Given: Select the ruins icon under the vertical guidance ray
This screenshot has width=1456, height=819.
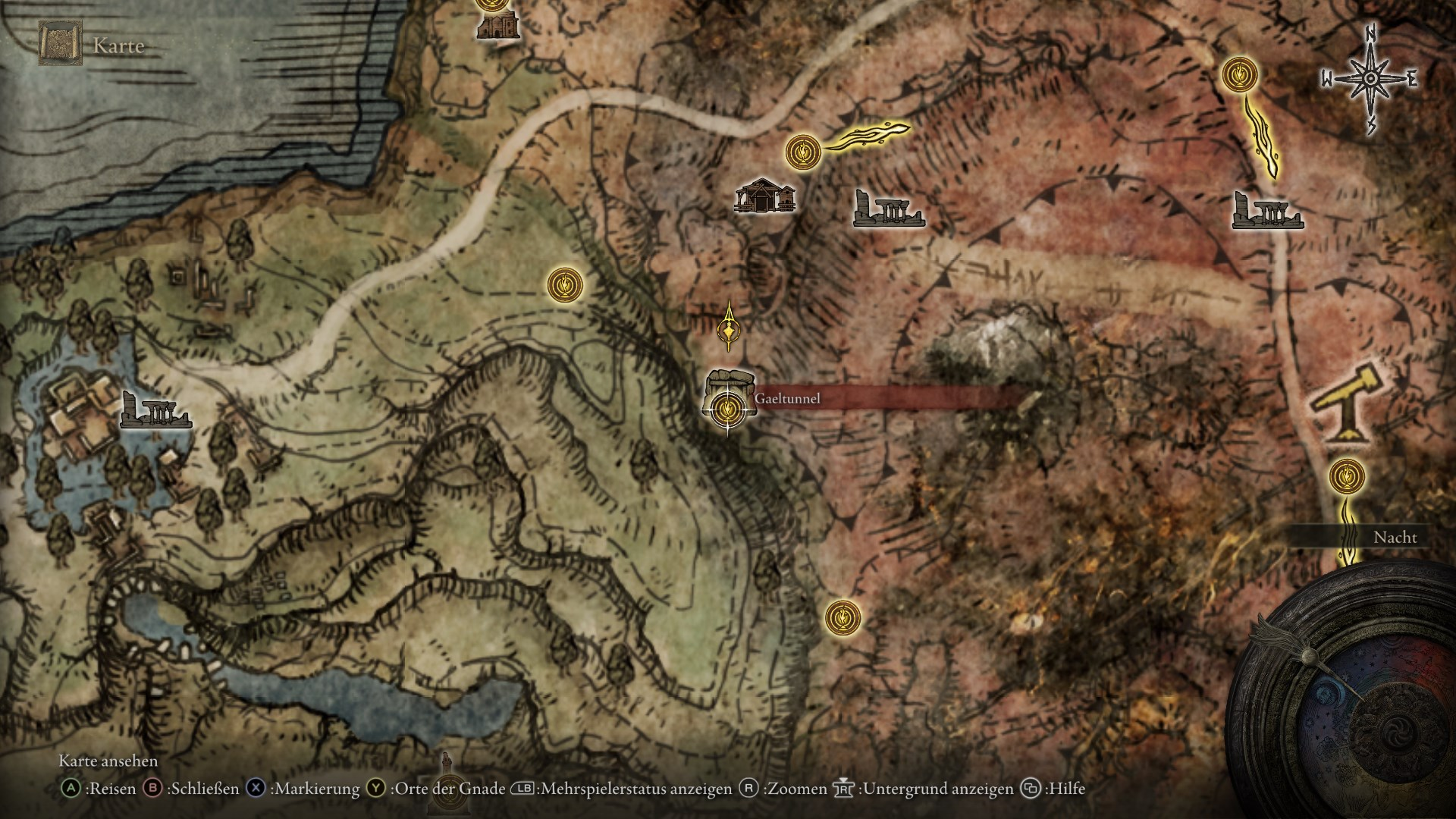Looking at the screenshot, I should tap(1266, 212).
